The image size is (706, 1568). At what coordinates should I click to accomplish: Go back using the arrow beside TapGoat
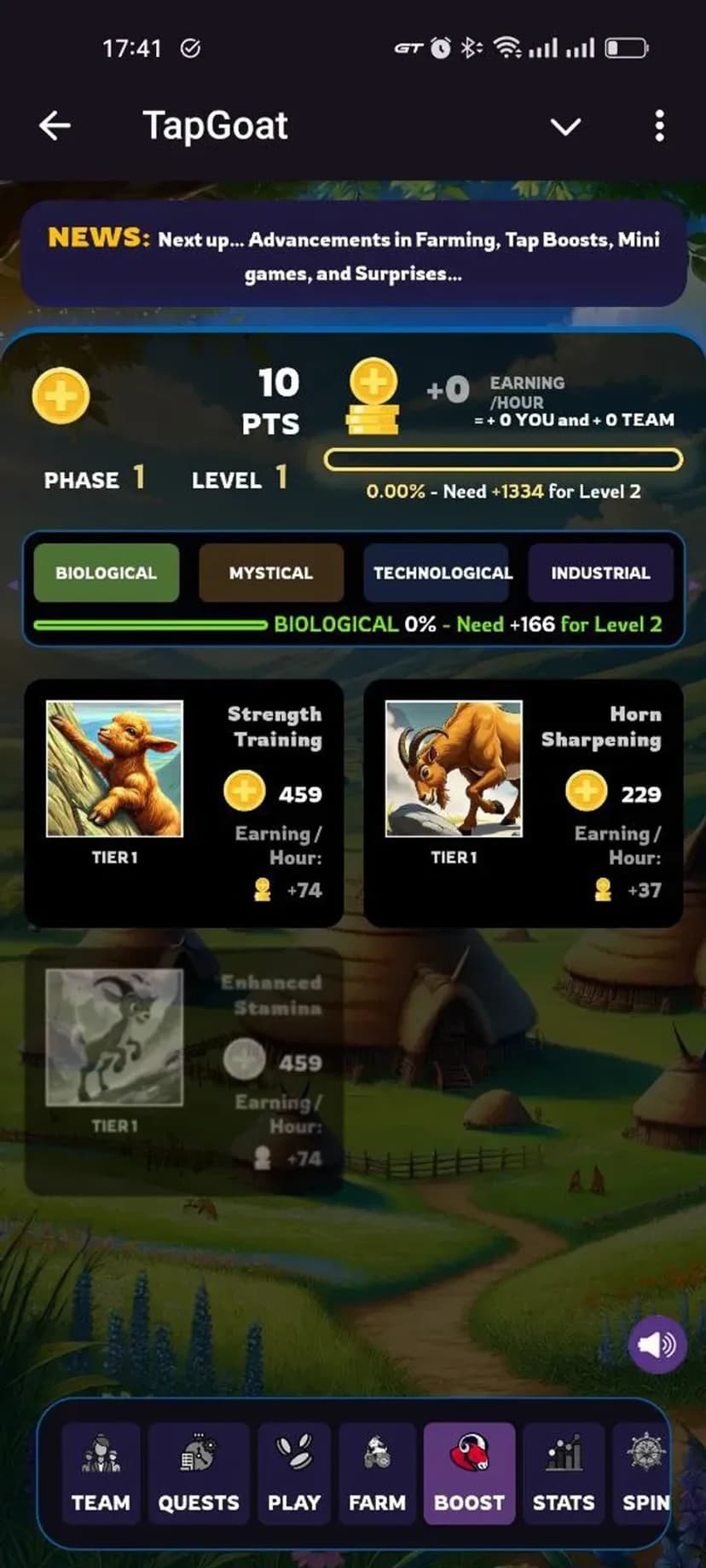(x=55, y=126)
